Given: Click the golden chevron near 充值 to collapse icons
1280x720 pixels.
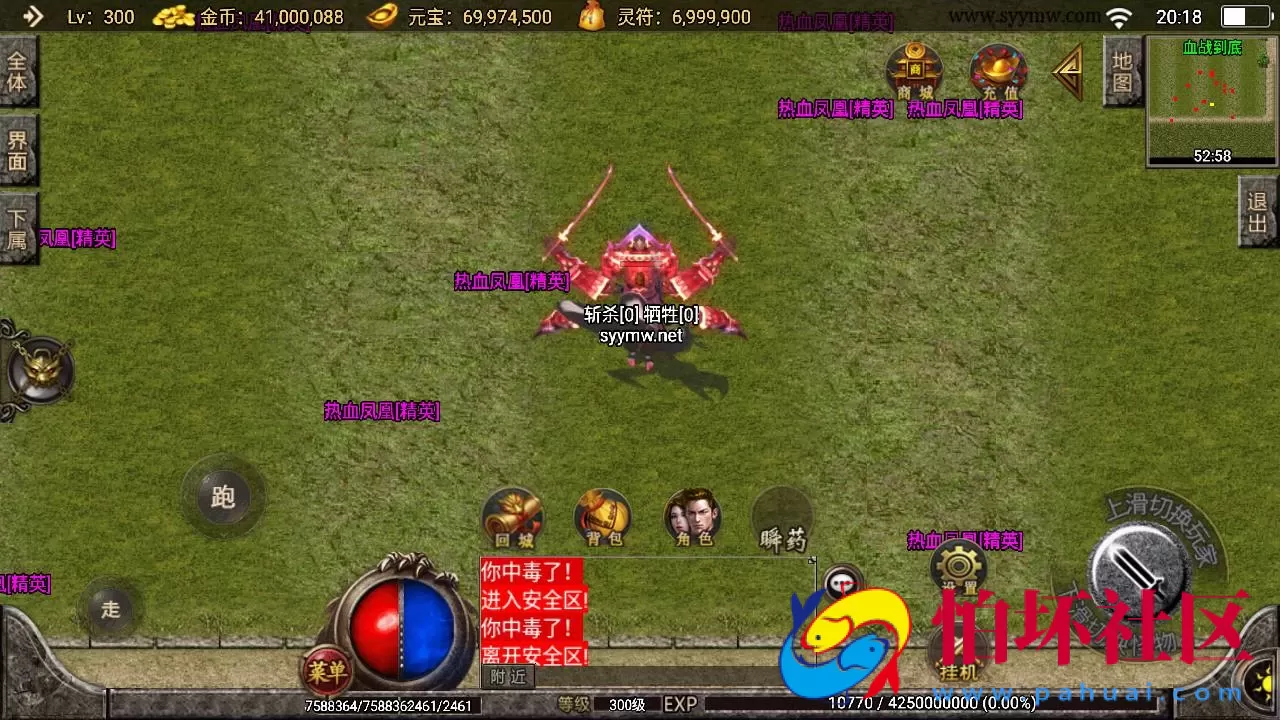Looking at the screenshot, I should click(1066, 72).
